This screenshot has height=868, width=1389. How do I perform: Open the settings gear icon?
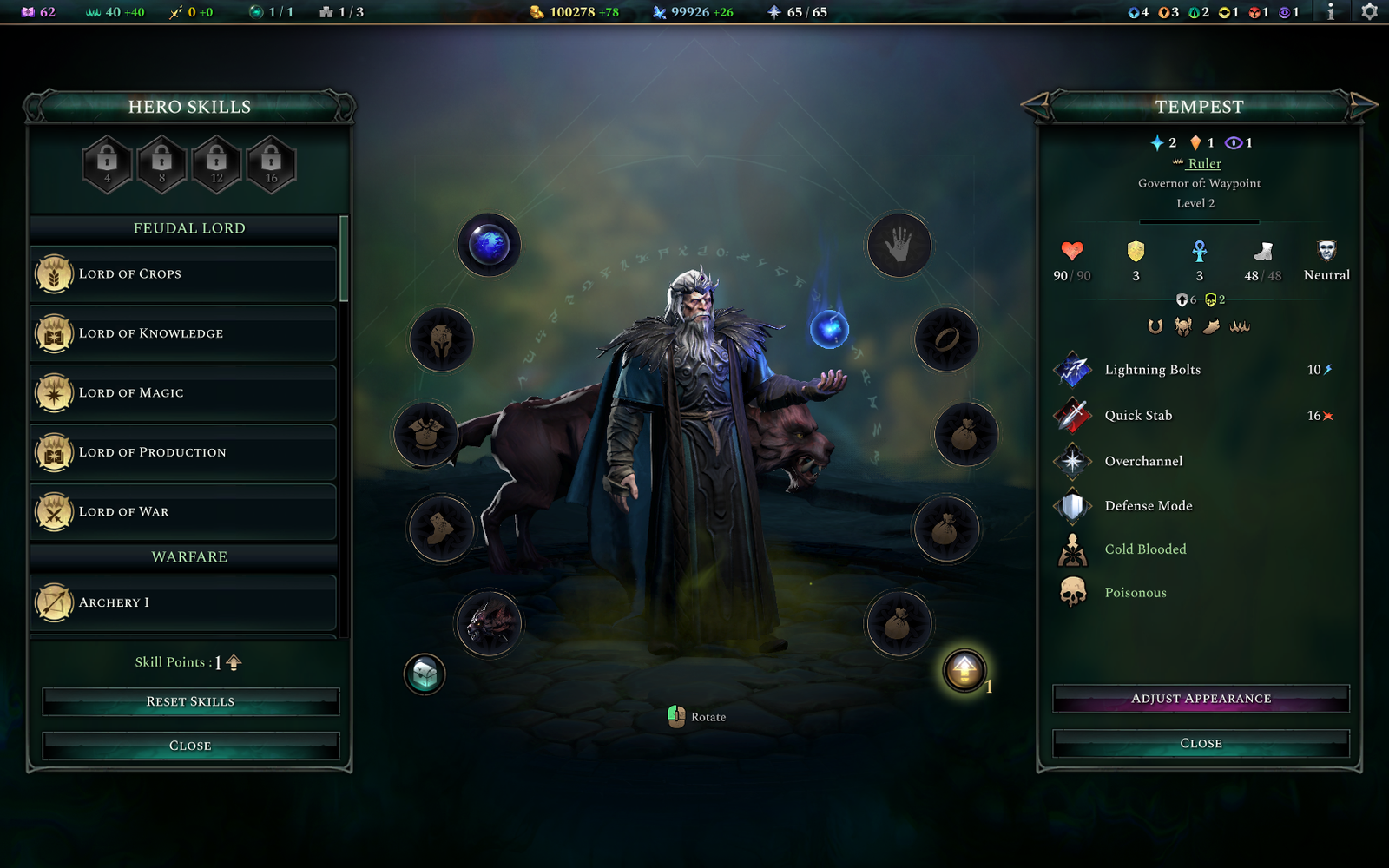(1369, 12)
